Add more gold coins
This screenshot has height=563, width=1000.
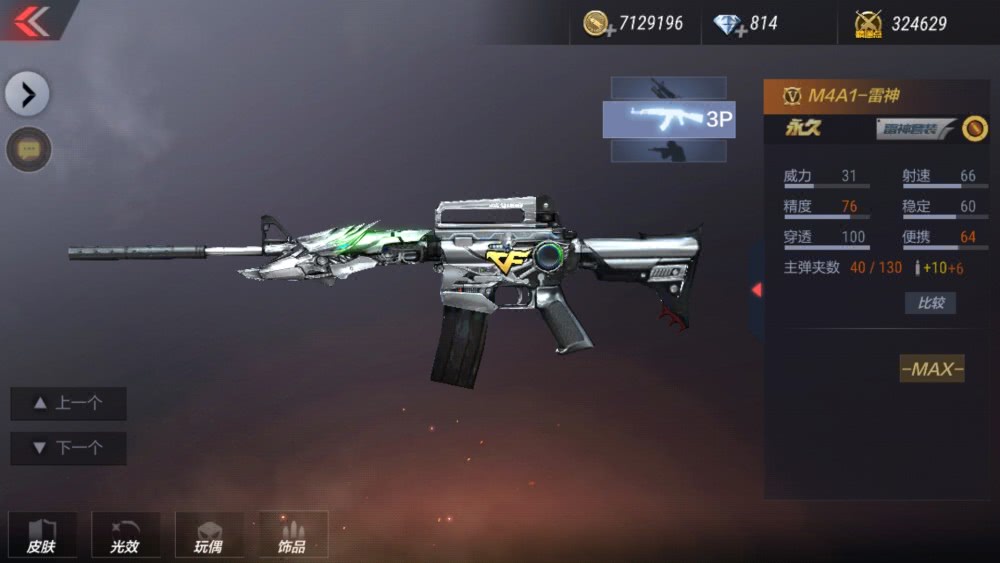point(599,24)
